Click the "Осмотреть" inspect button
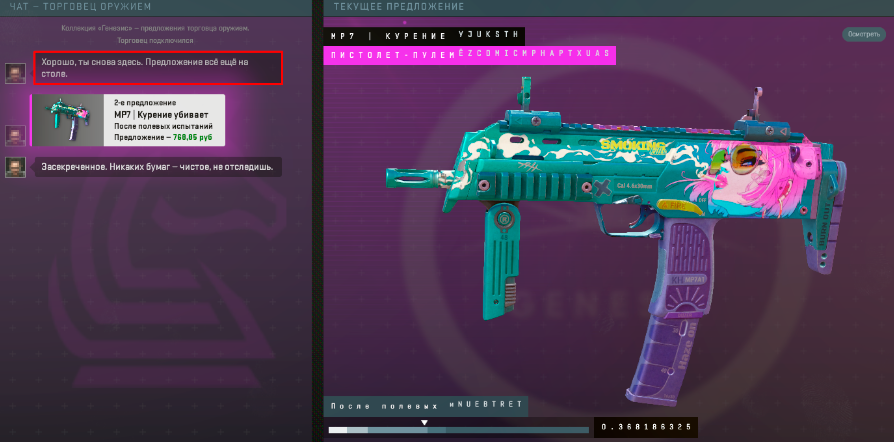This screenshot has height=442, width=894. (x=864, y=34)
